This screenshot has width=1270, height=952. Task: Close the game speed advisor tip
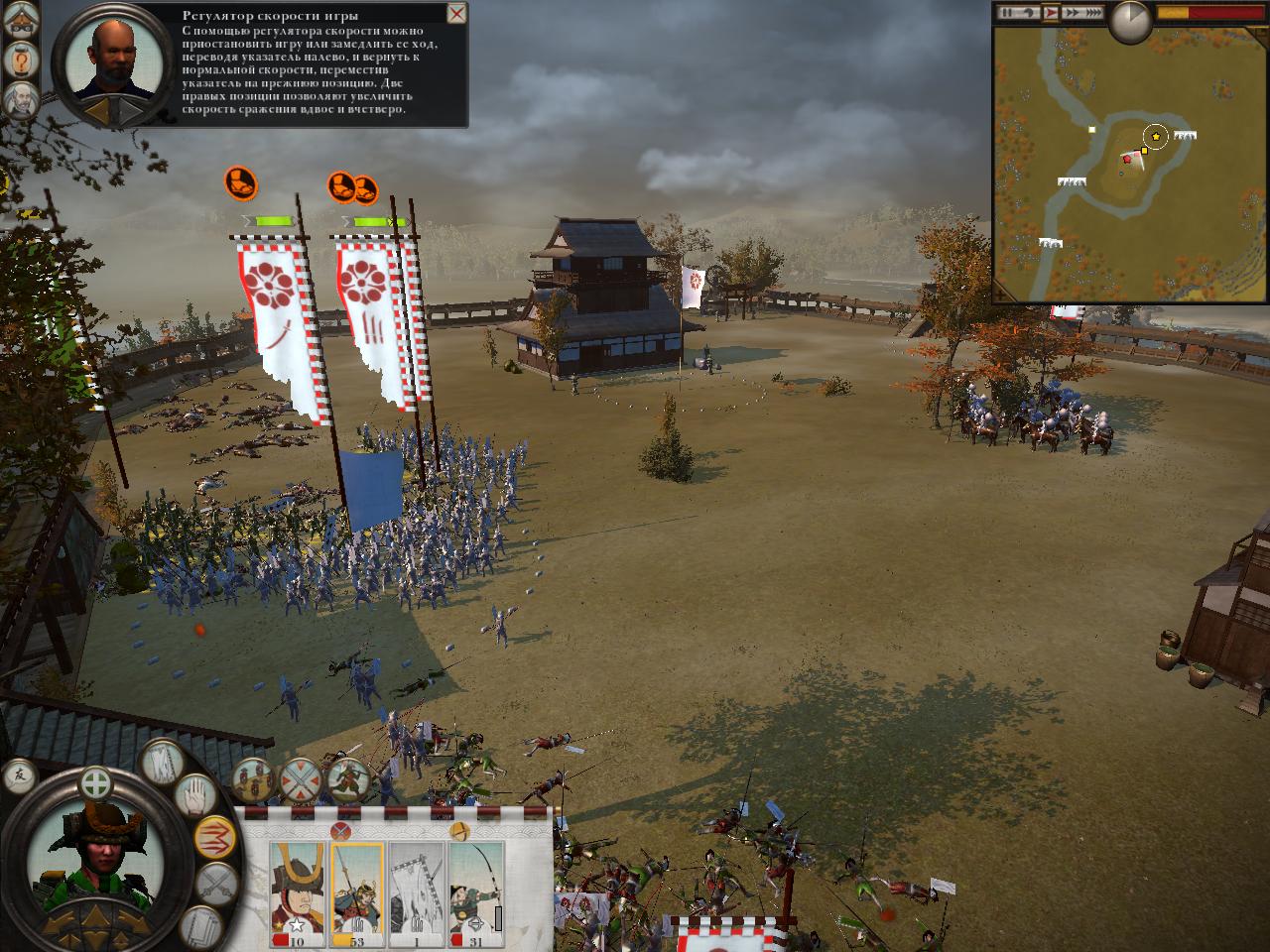point(456,14)
